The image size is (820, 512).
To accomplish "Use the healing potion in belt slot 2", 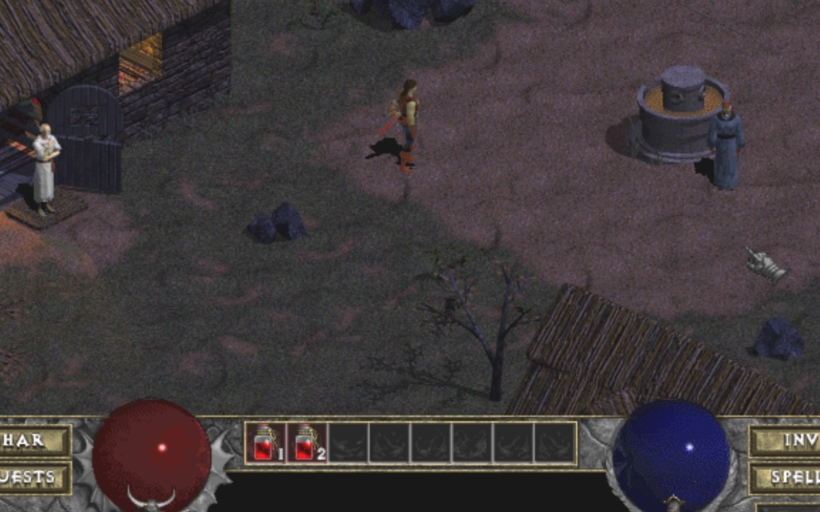I will click(306, 442).
